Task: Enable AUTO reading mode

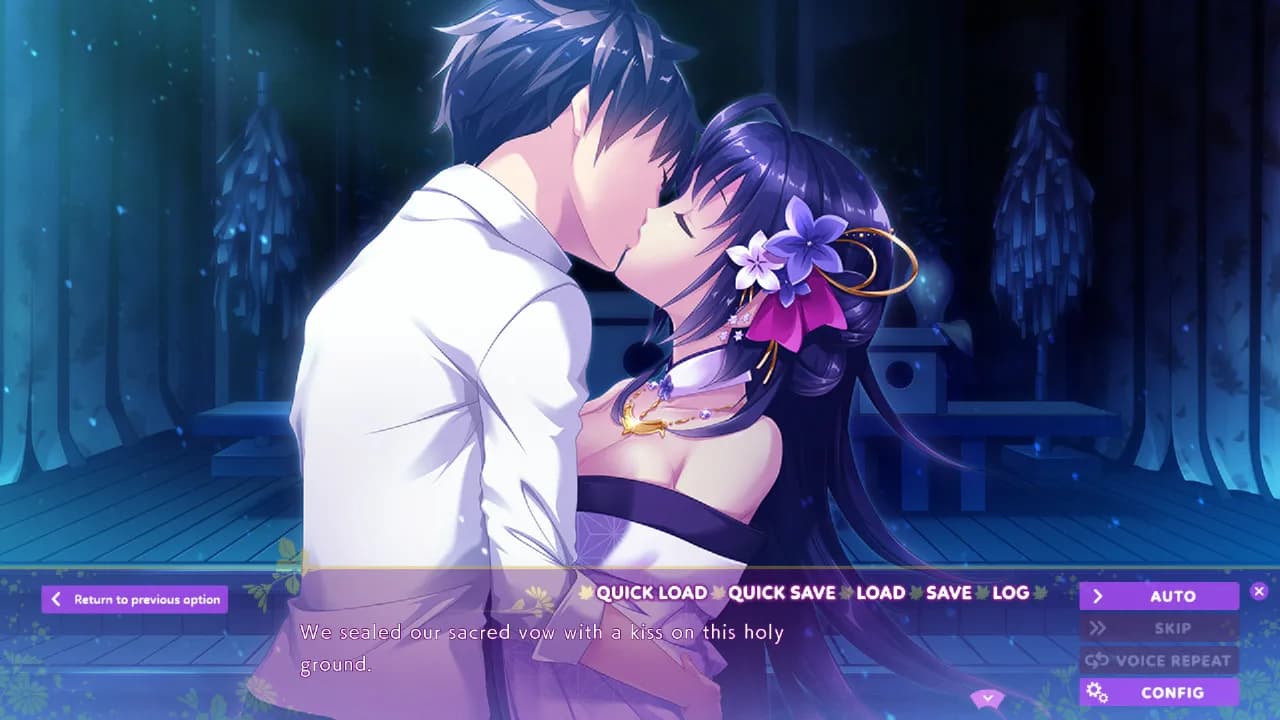Action: pos(1160,595)
